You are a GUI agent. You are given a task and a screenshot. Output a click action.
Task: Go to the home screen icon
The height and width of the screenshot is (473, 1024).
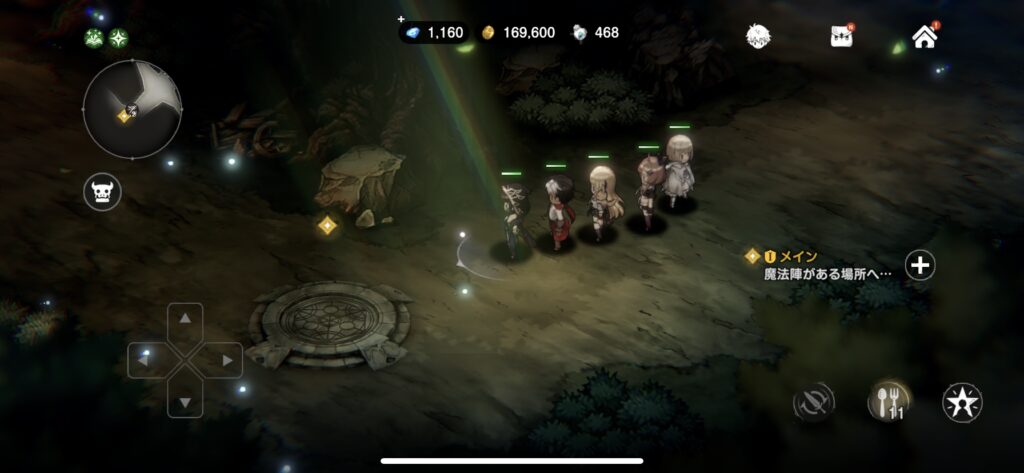925,37
